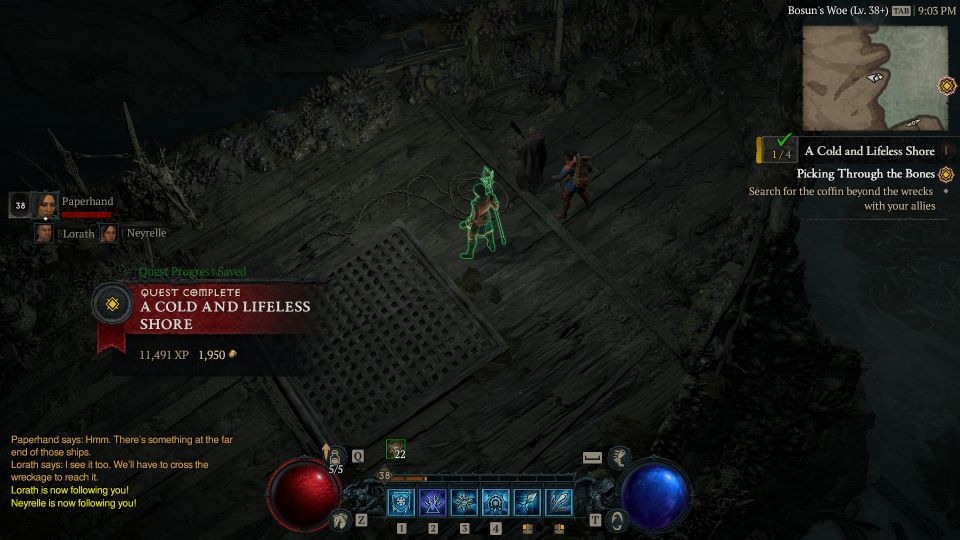The height and width of the screenshot is (540, 960).
Task: Click Paperhand's portrait in party frame
Action: tap(46, 205)
